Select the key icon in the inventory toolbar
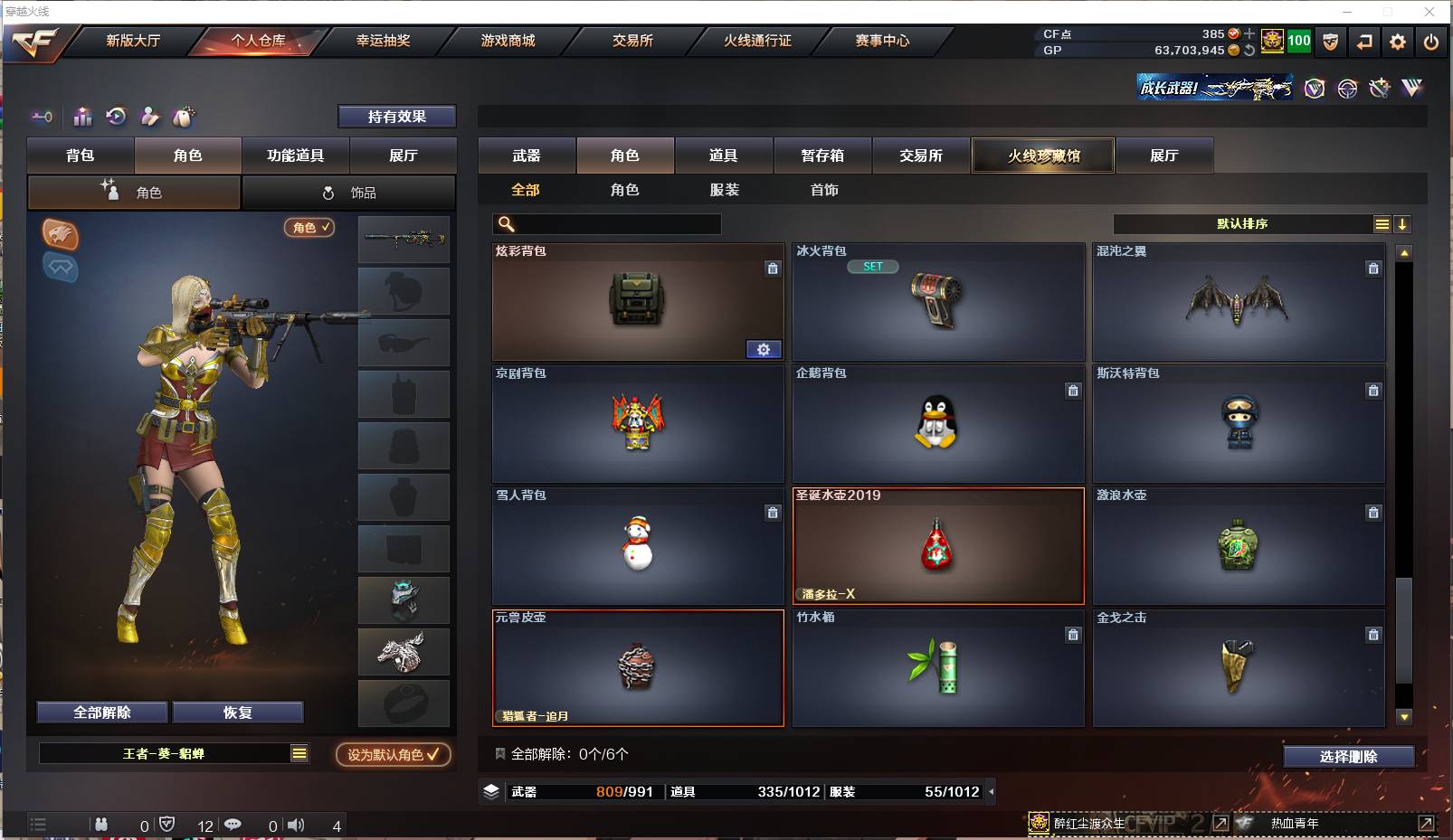This screenshot has width=1453, height=840. point(42,117)
